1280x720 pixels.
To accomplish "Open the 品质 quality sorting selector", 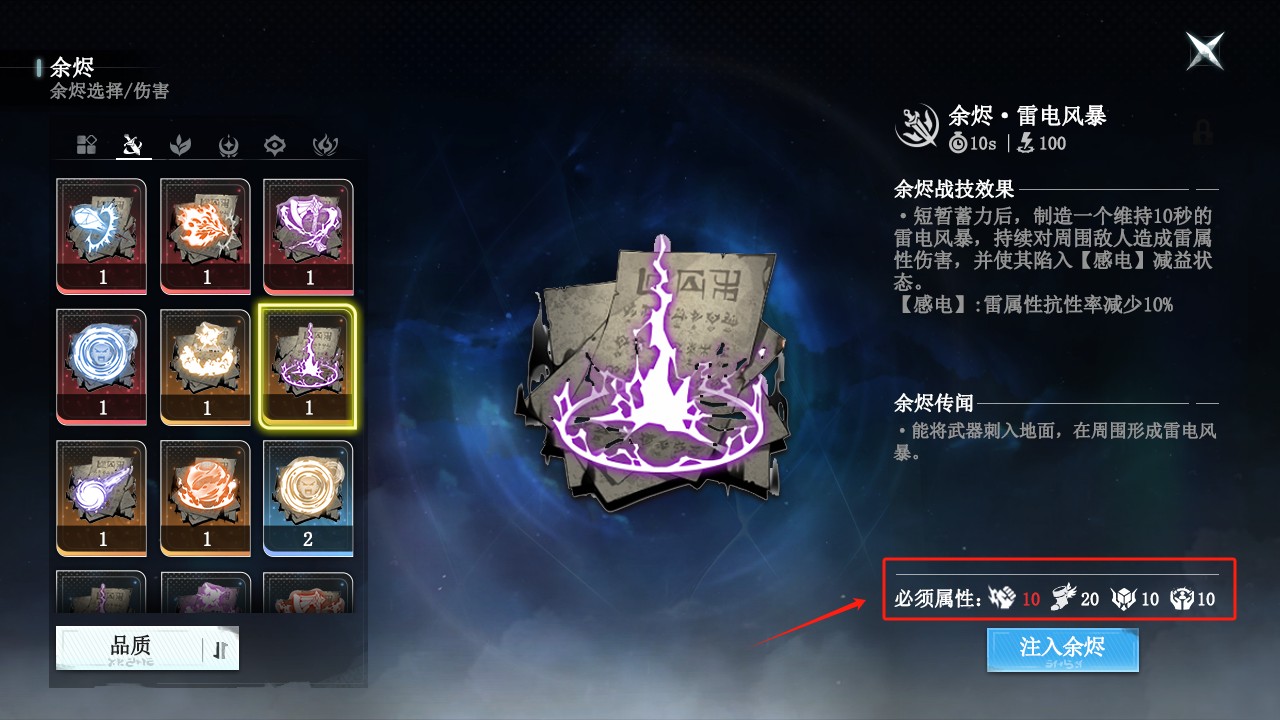I will click(130, 647).
